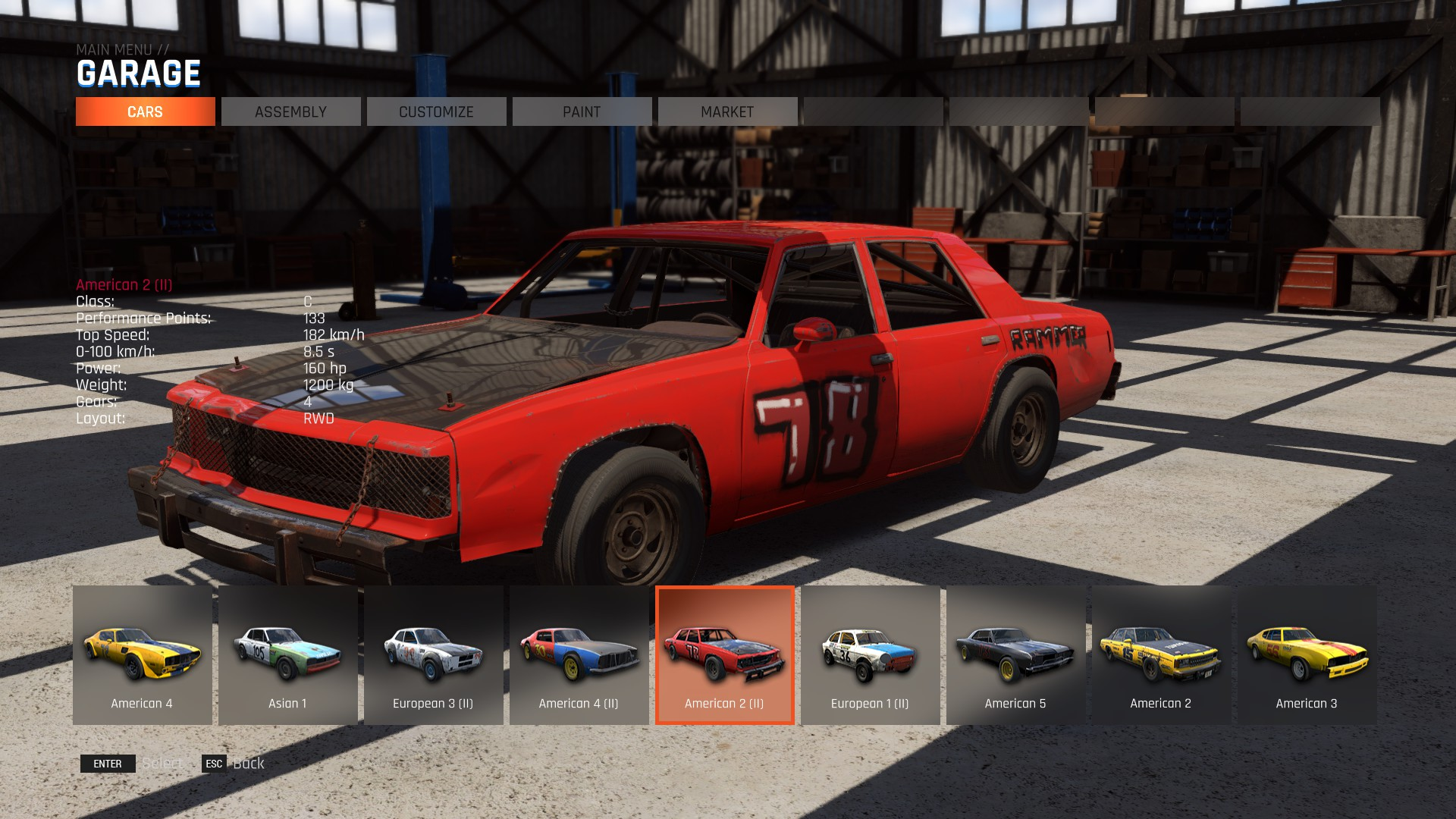1456x819 pixels.
Task: Open the Paint tab
Action: point(582,111)
